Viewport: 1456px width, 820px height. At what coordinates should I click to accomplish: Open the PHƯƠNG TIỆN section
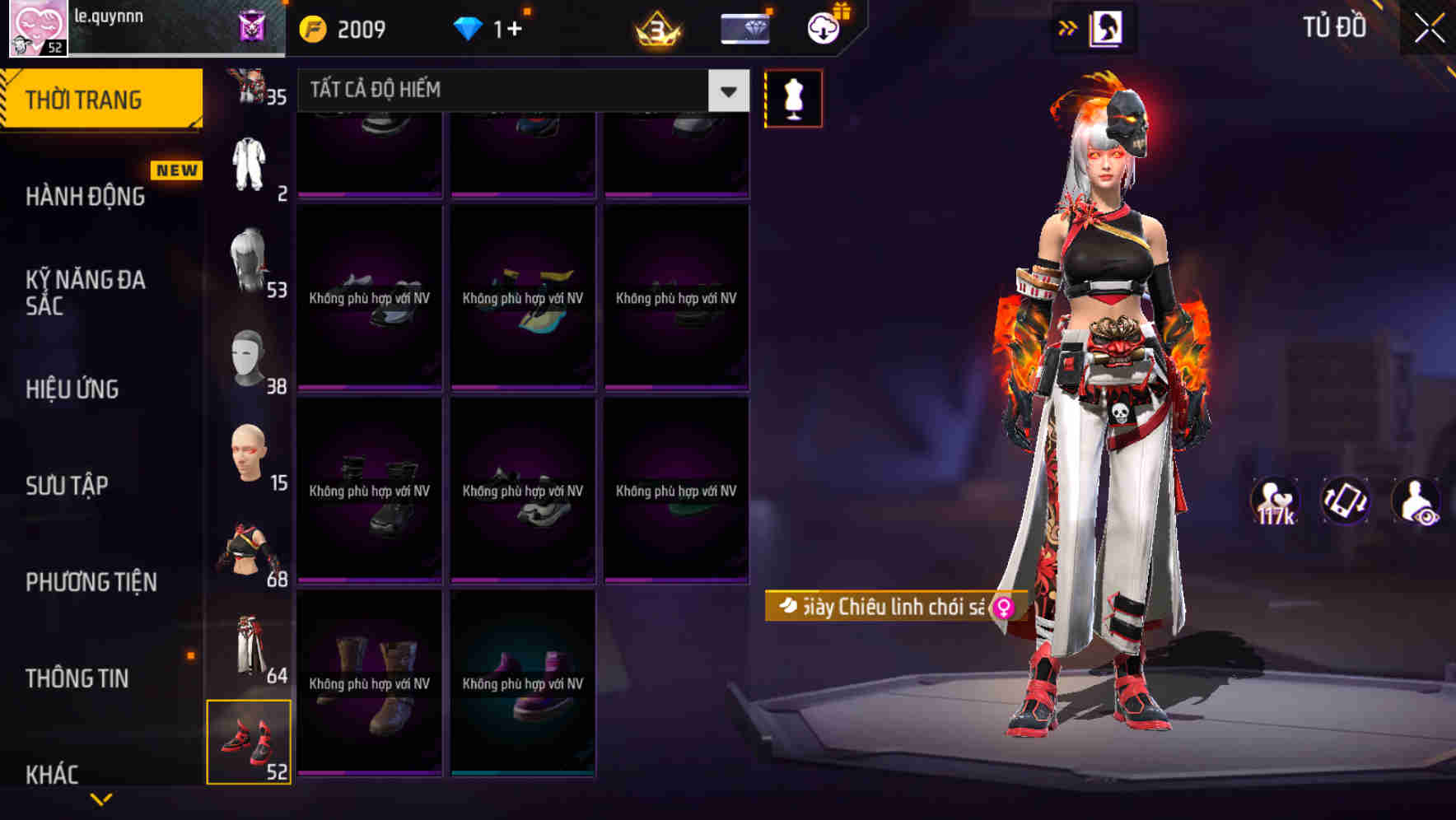click(91, 581)
